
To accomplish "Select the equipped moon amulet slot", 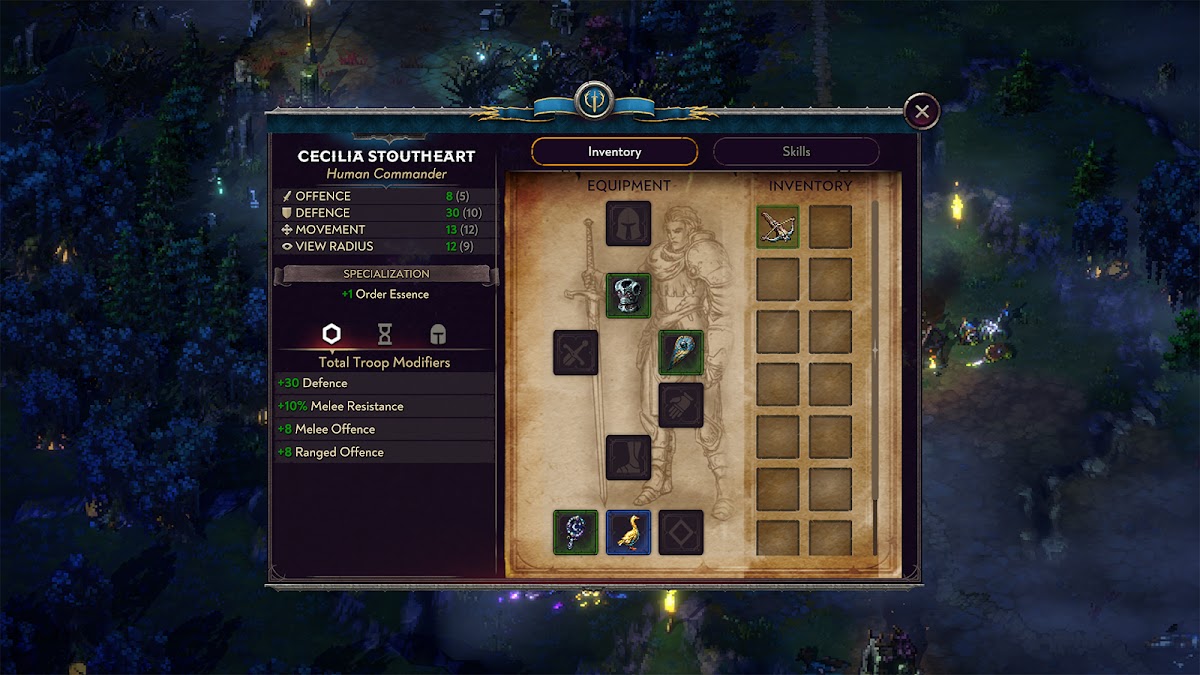I will tap(576, 532).
